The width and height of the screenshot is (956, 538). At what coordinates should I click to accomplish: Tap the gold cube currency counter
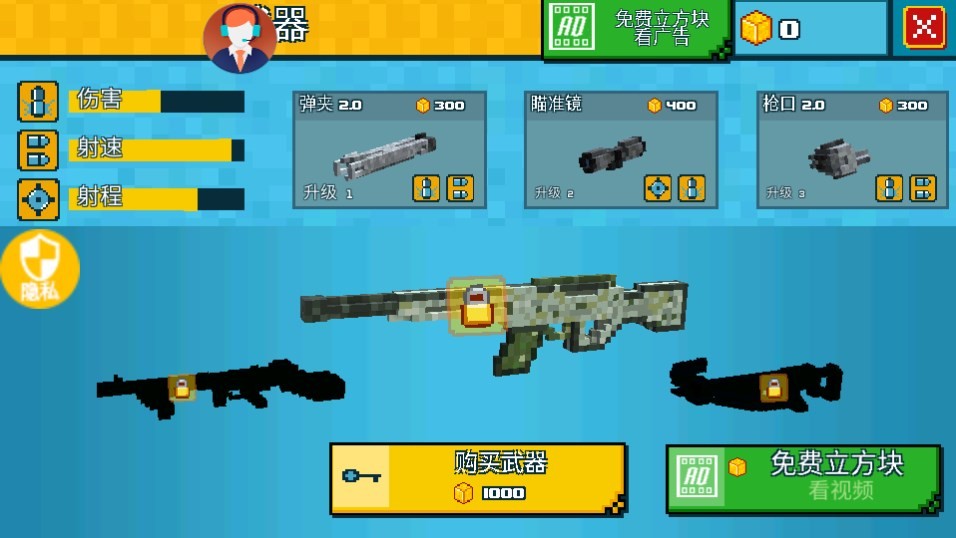(x=810, y=29)
